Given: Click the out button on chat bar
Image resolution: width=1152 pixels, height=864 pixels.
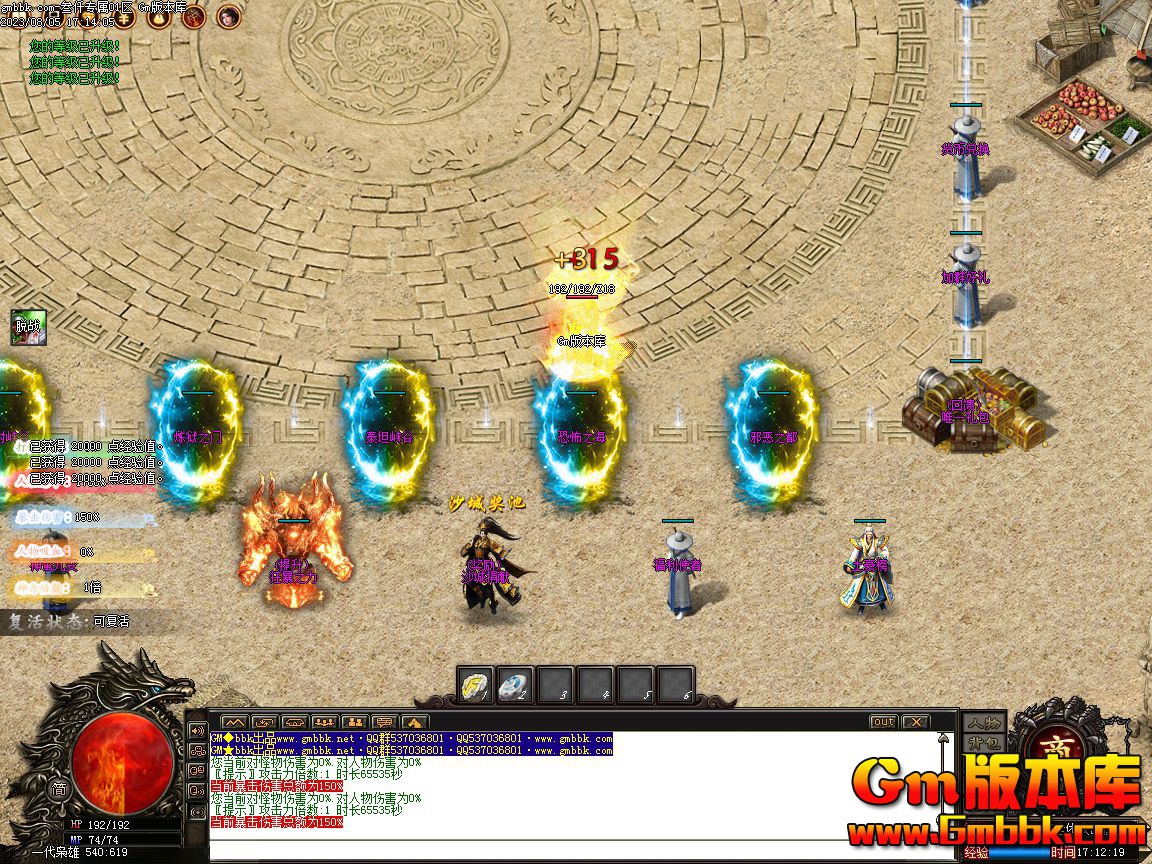Looking at the screenshot, I should pos(883,722).
